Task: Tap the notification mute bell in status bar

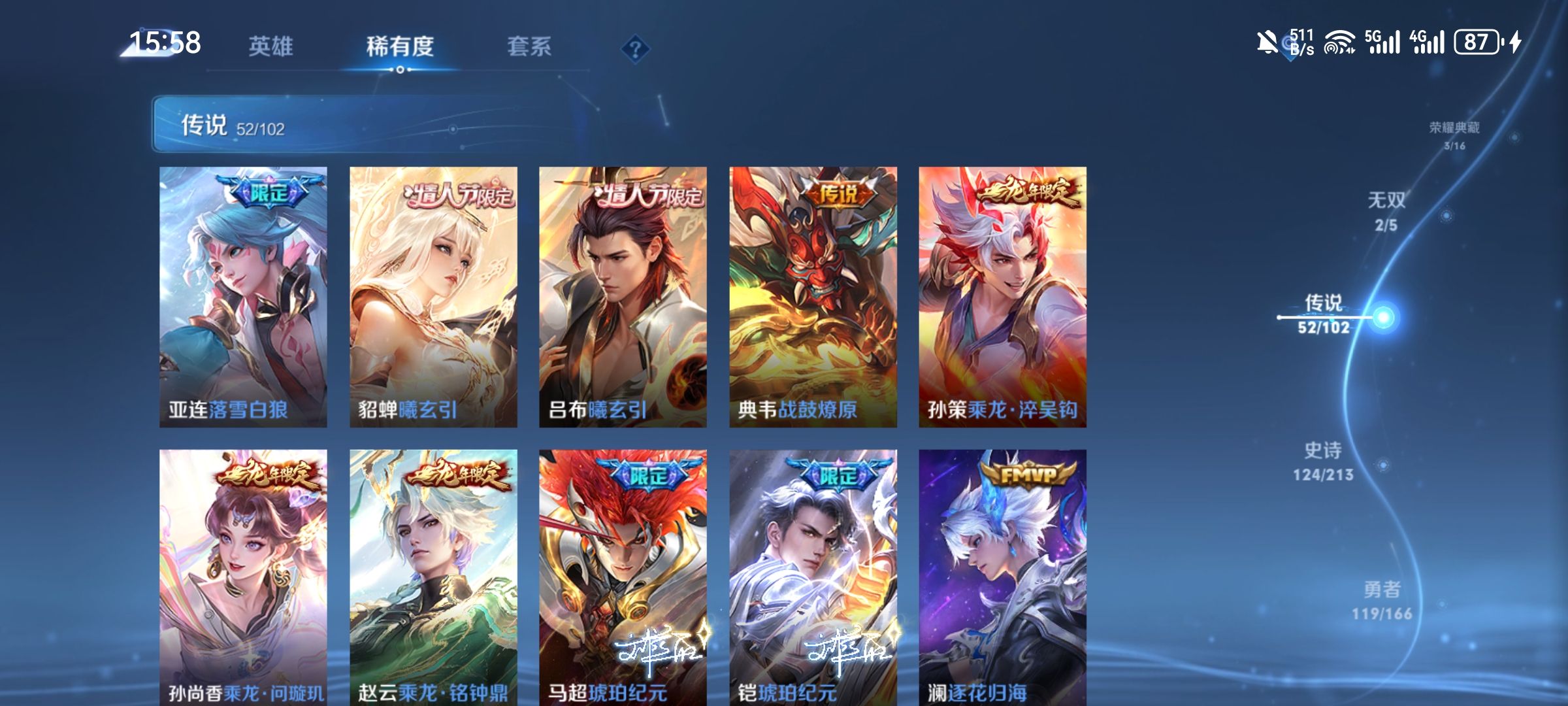Action: point(1267,42)
